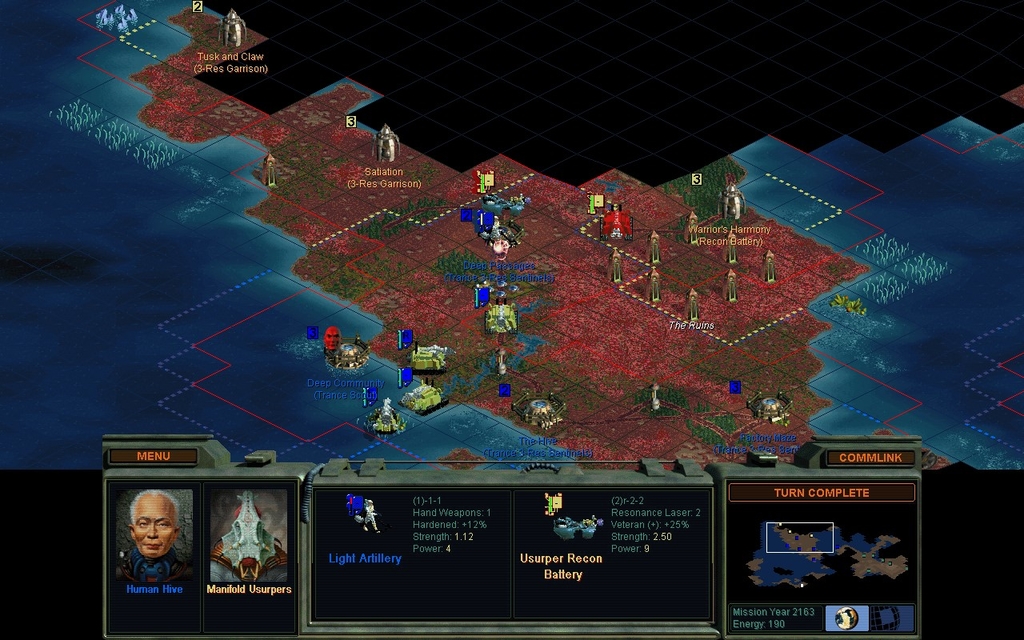This screenshot has width=1024, height=640.
Task: End turn with TURN COMPLETE
Action: pos(821,493)
